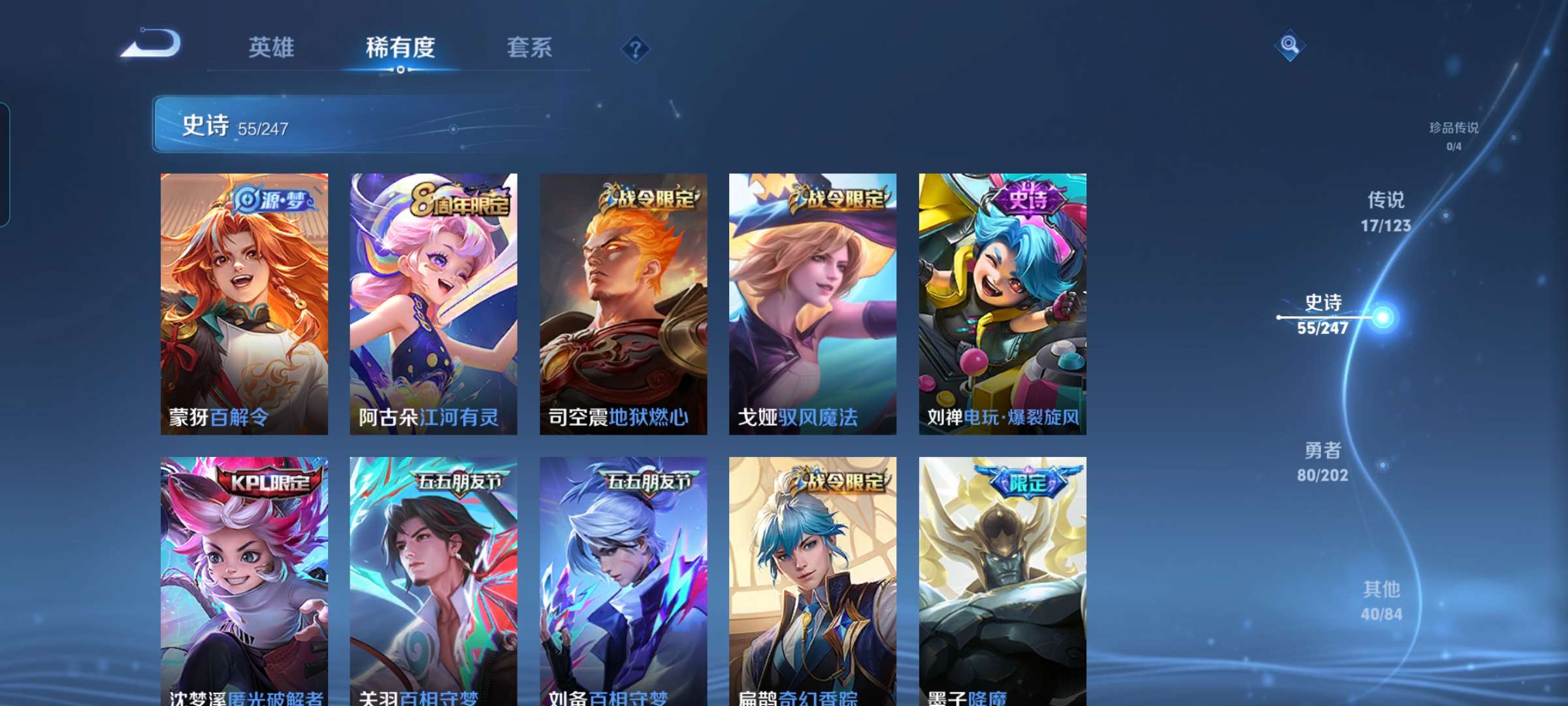Switch to the 套系 tab
Image resolution: width=1568 pixels, height=706 pixels.
pyautogui.click(x=529, y=48)
